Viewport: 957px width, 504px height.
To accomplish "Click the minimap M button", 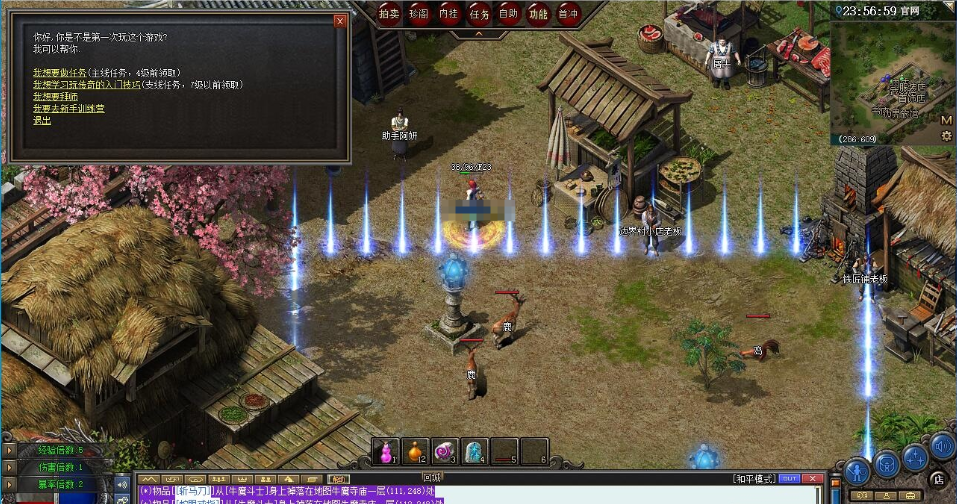I will click(x=946, y=120).
